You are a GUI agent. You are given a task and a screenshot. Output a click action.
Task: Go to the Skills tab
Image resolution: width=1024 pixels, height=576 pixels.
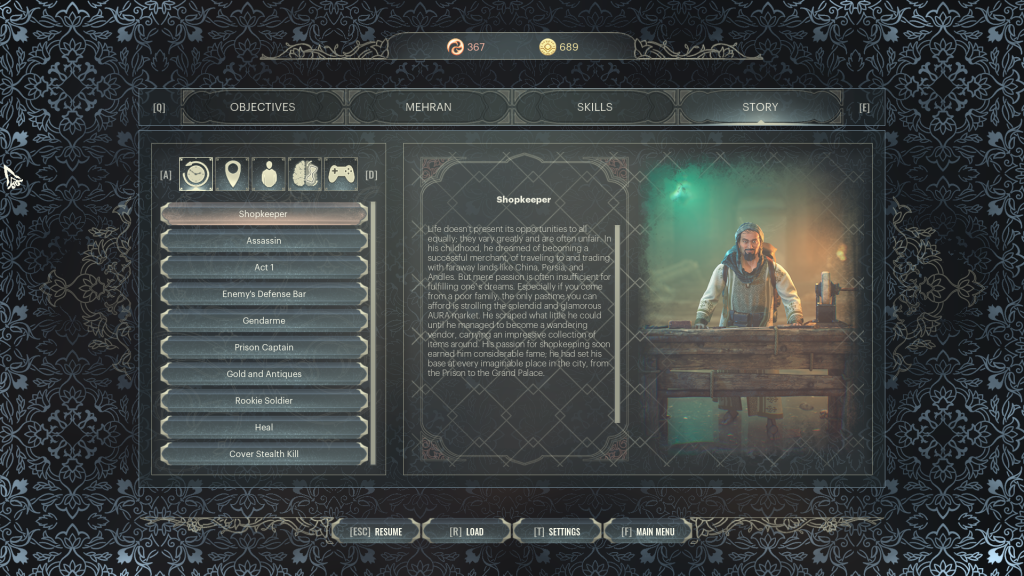594,107
